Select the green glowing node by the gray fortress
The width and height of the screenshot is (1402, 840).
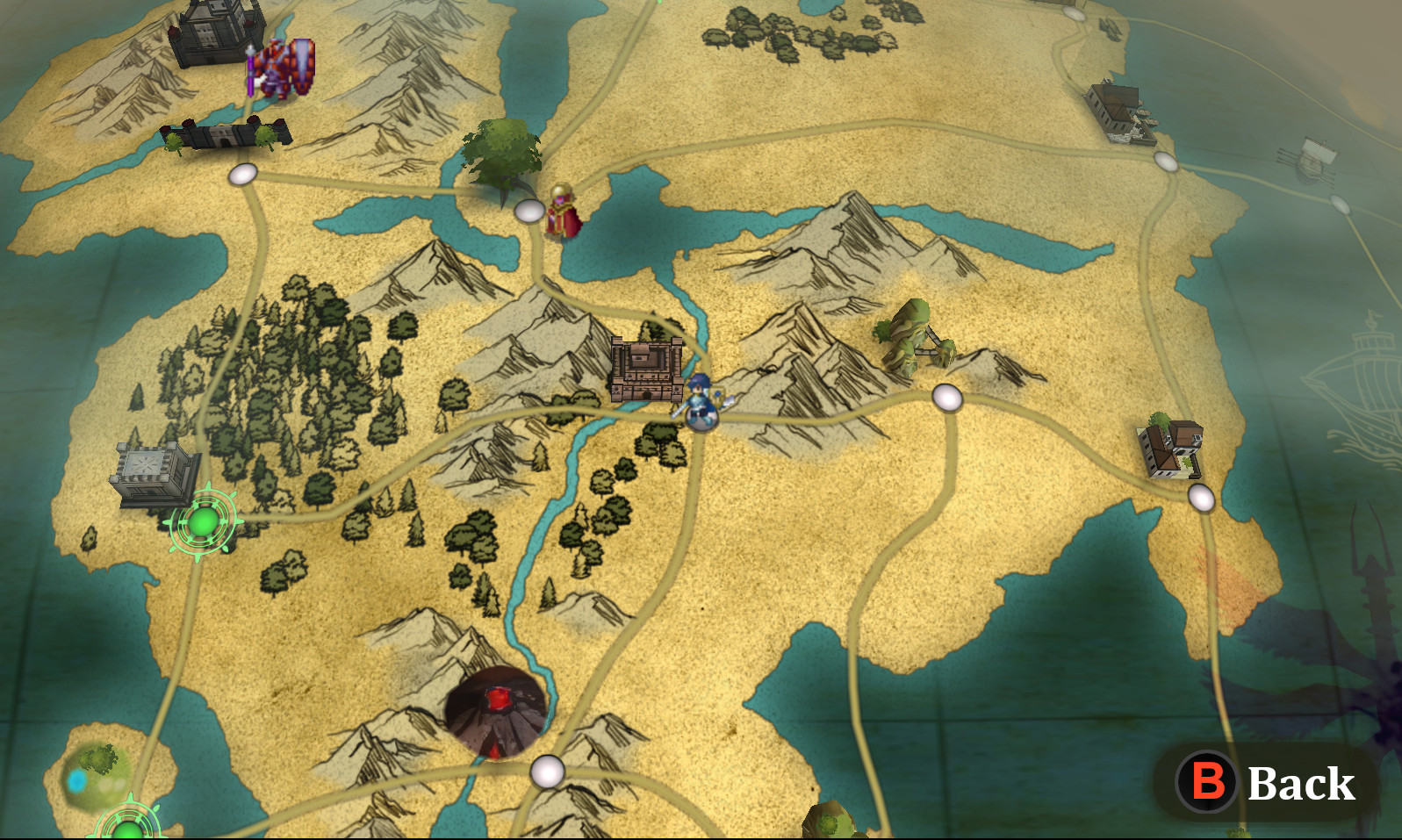coord(203,522)
